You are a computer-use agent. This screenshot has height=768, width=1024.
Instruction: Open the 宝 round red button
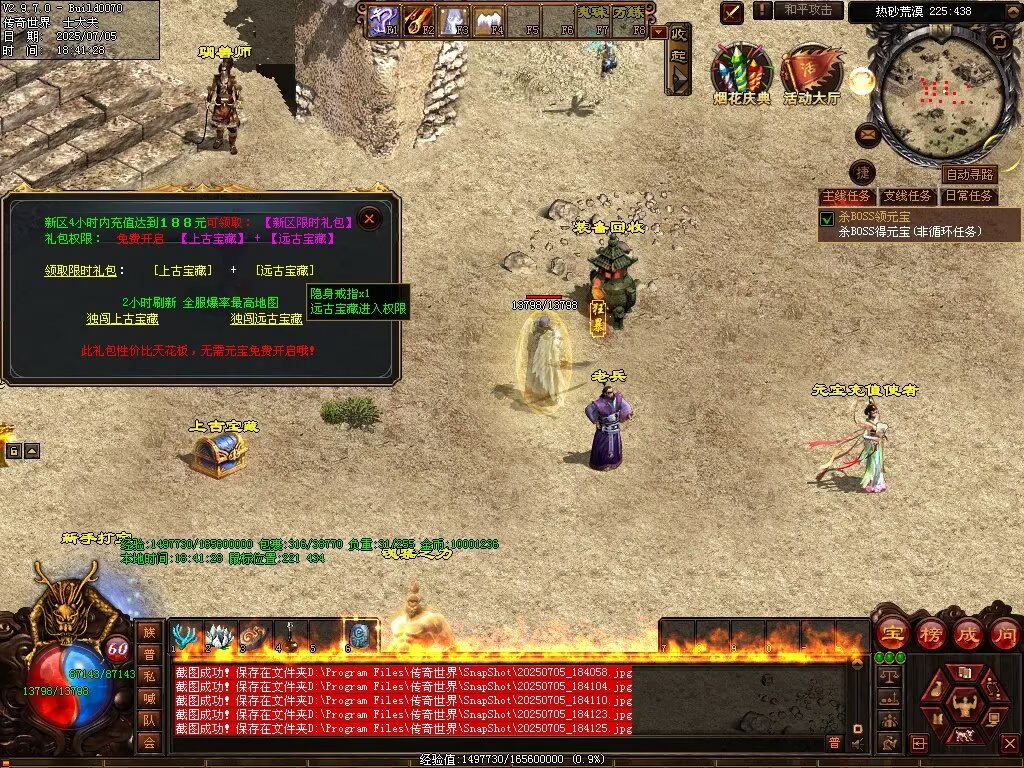[892, 634]
